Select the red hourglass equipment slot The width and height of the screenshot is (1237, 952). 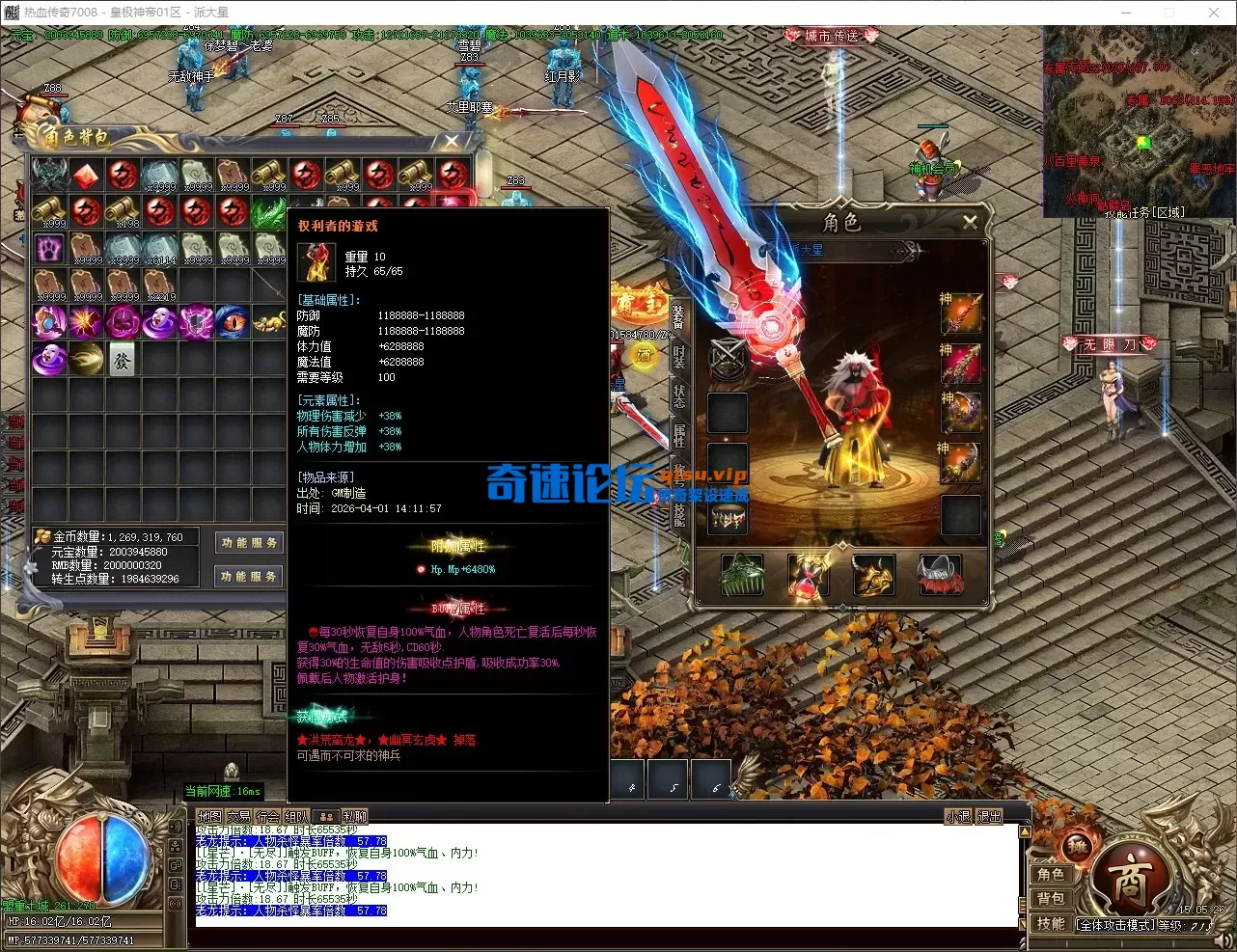coord(808,575)
